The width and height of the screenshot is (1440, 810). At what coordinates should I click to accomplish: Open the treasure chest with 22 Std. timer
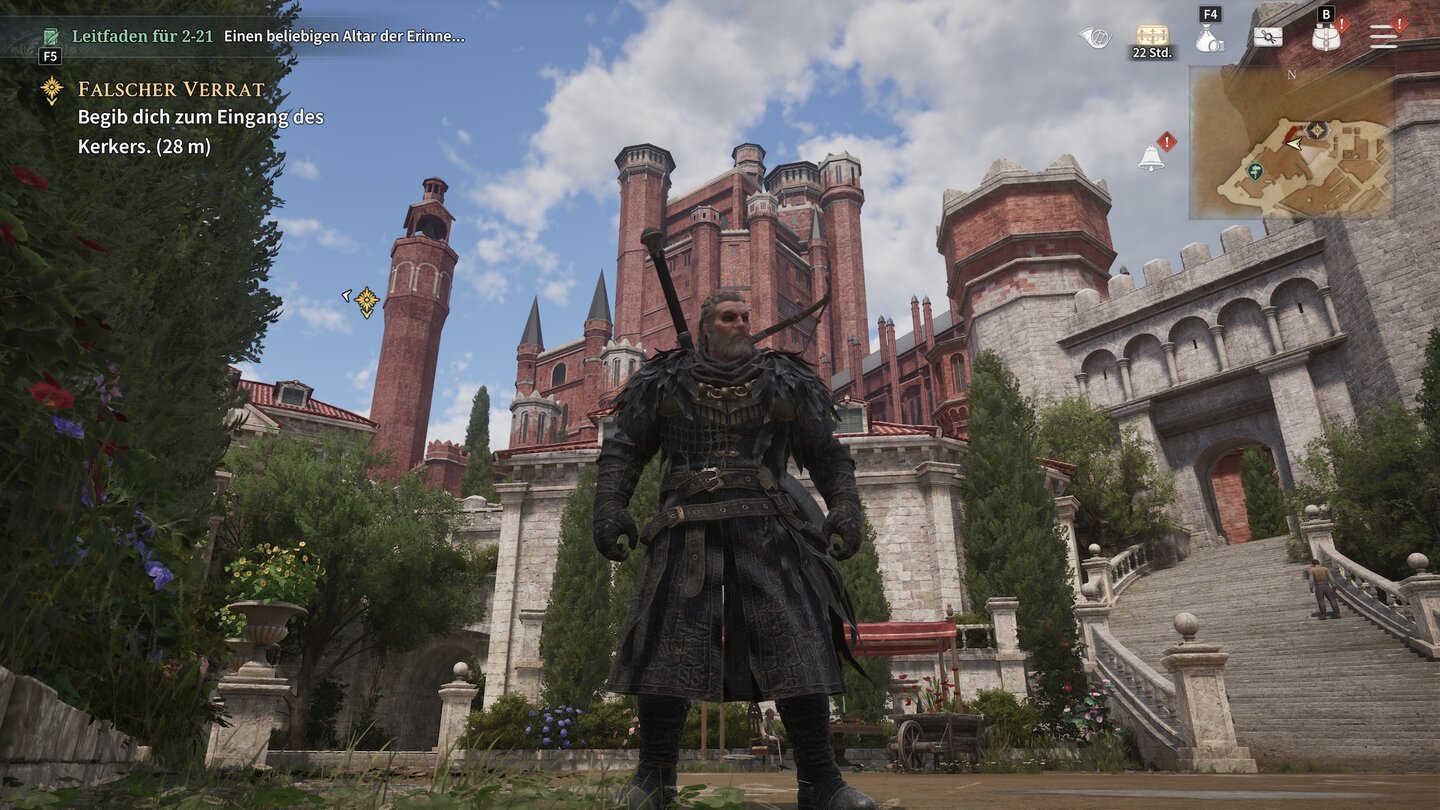tap(1152, 36)
